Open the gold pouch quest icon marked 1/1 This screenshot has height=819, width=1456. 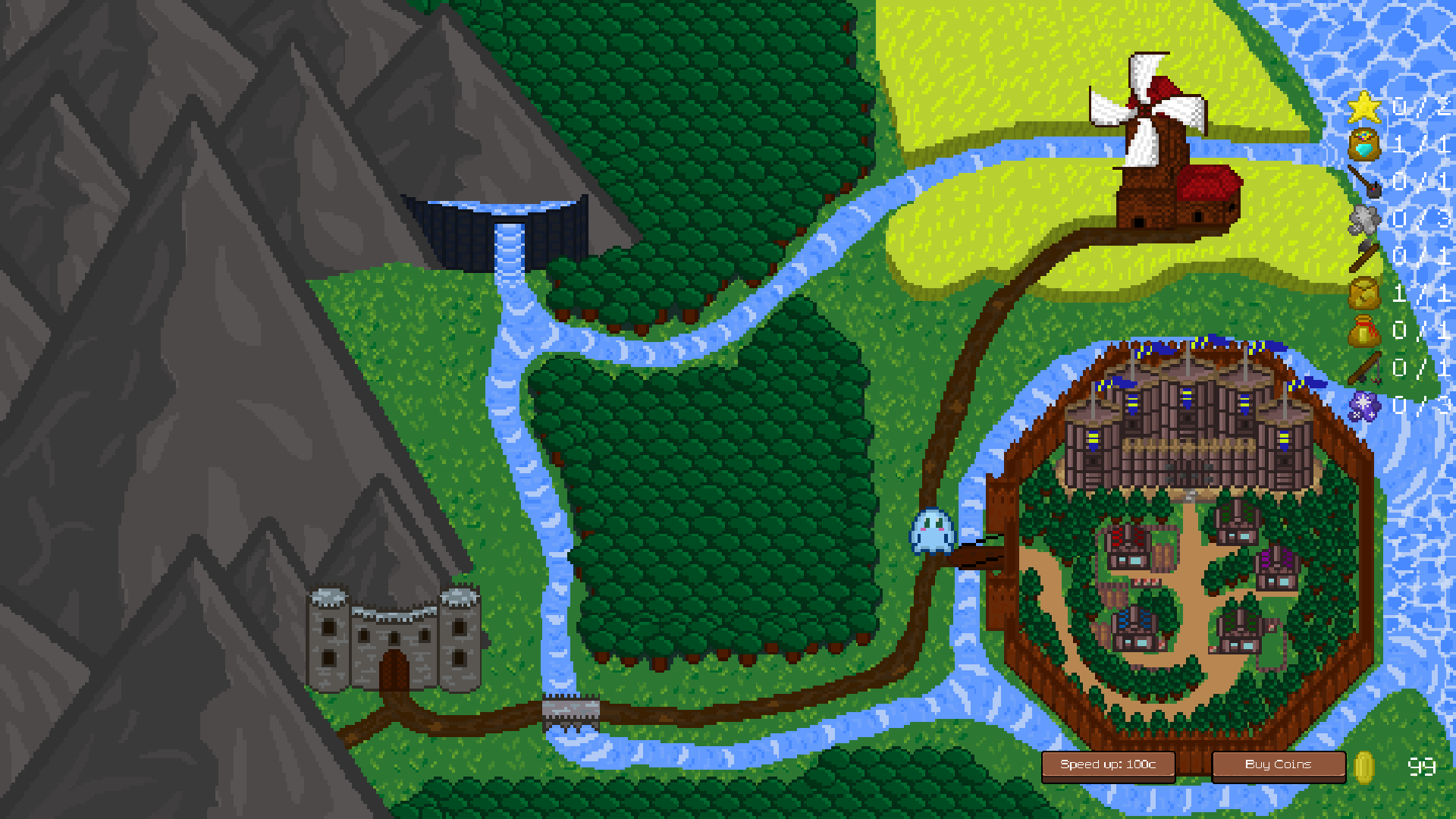point(1365,293)
